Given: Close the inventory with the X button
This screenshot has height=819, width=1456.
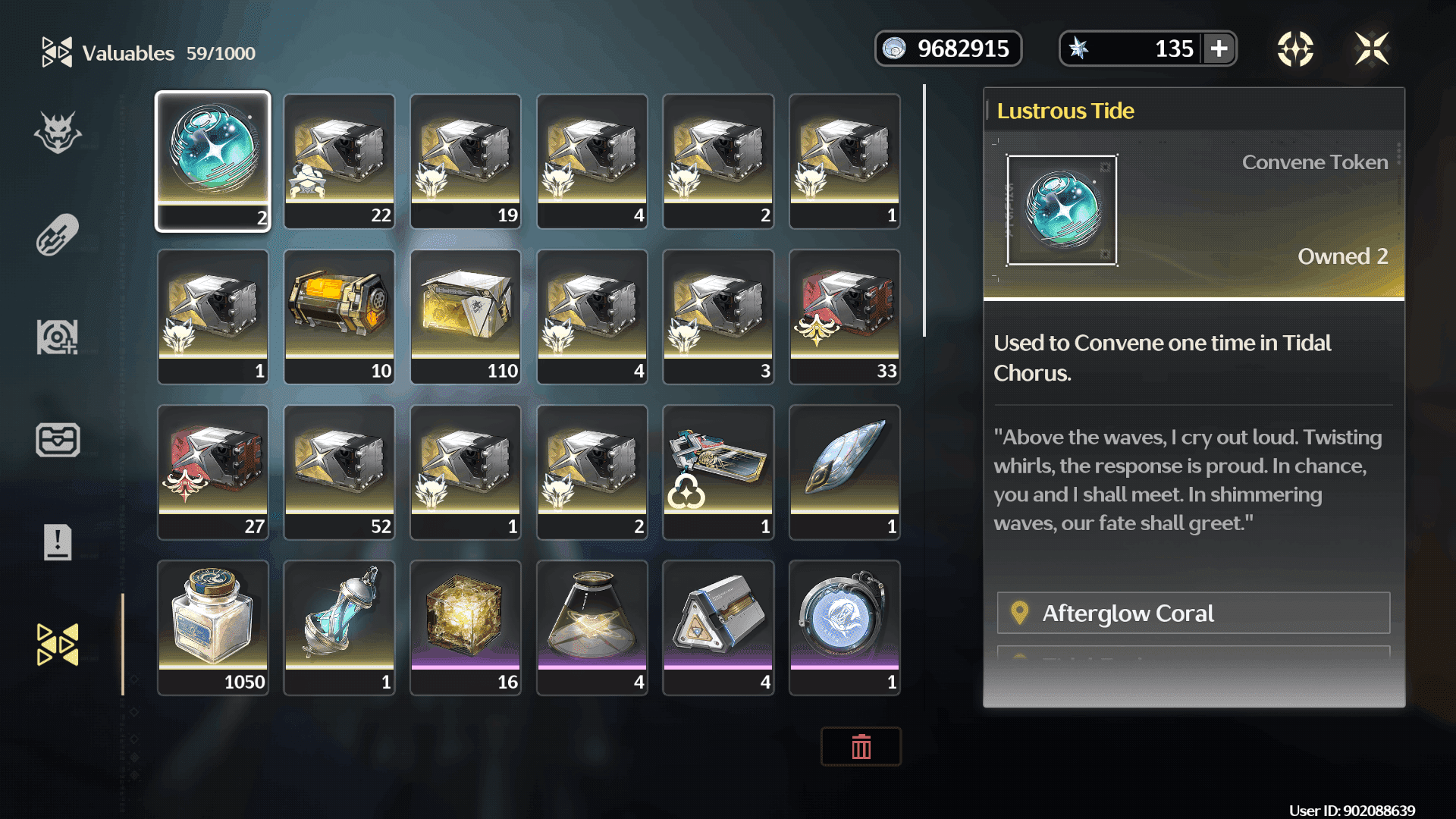Looking at the screenshot, I should tap(1372, 49).
